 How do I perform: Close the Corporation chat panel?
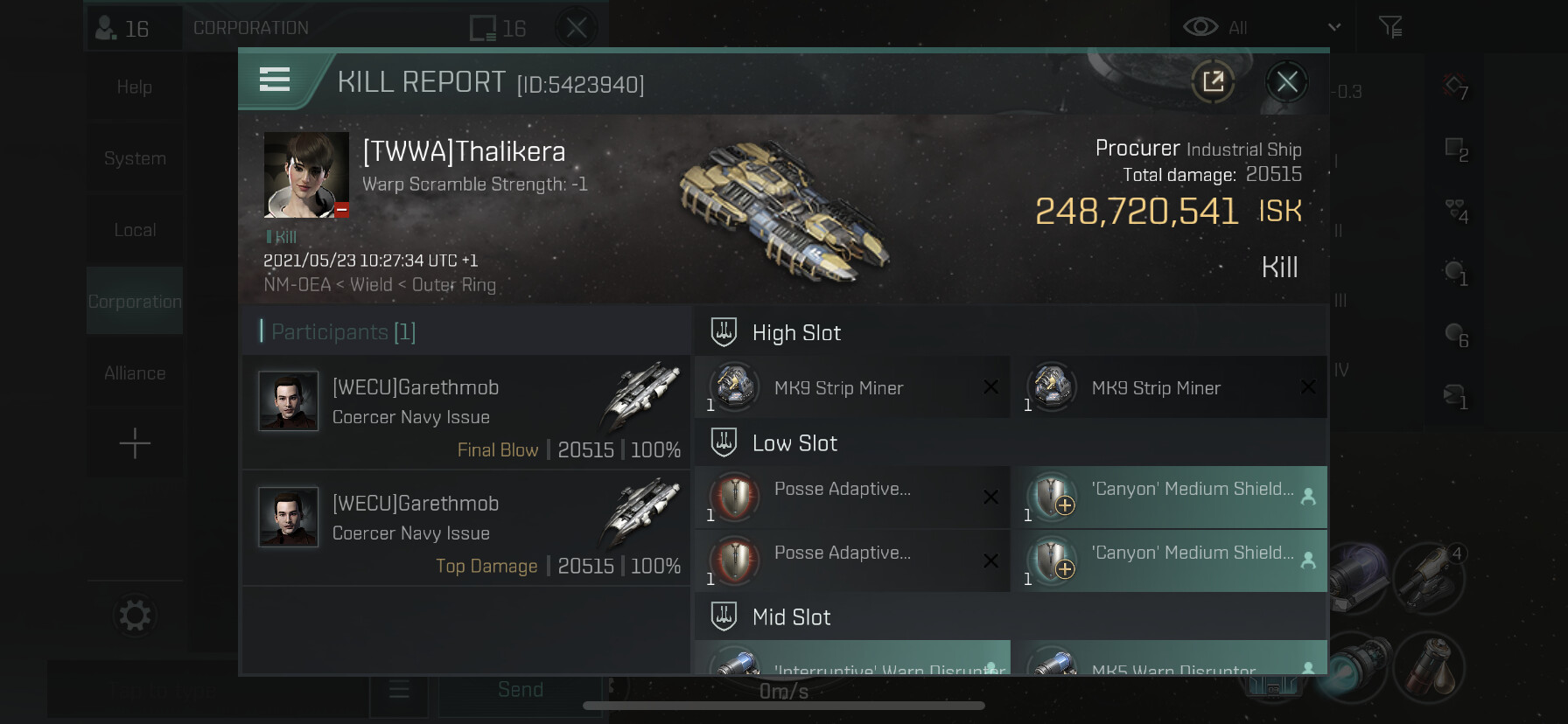pos(576,28)
